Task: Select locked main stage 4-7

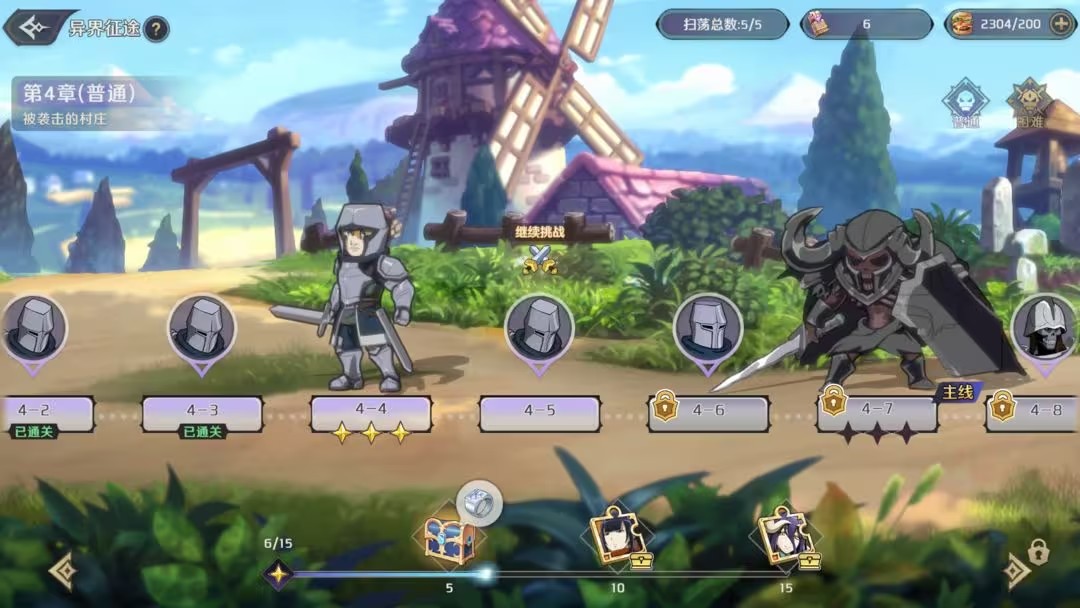Action: coord(876,411)
